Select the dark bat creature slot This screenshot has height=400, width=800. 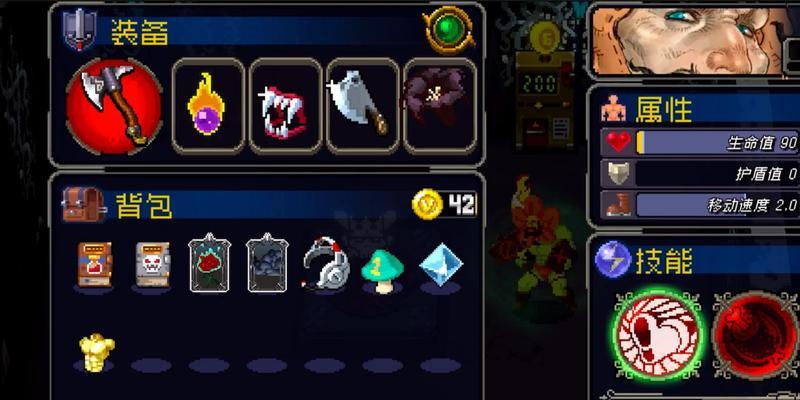438,103
